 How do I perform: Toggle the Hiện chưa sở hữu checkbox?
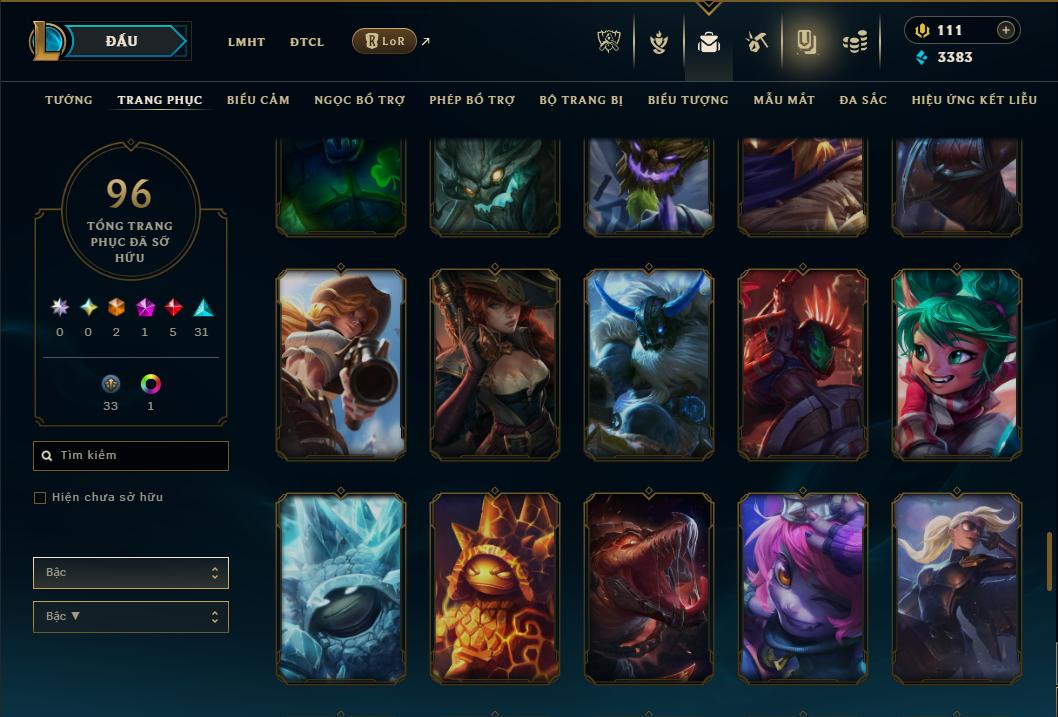tap(40, 498)
